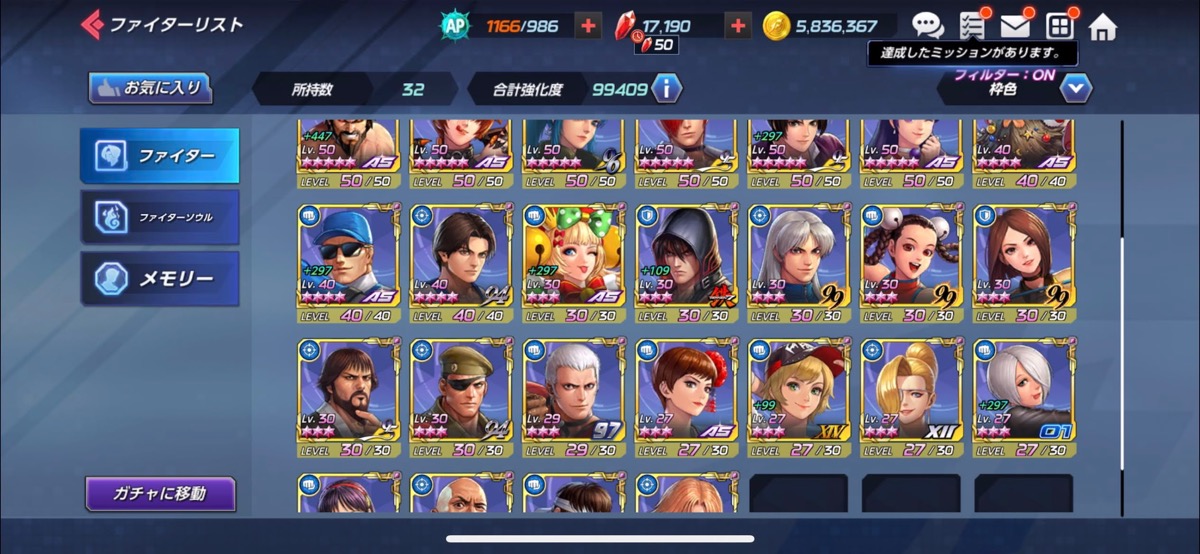The width and height of the screenshot is (1200, 554).
Task: Toggle the お気に入り favorites button
Action: coord(151,88)
